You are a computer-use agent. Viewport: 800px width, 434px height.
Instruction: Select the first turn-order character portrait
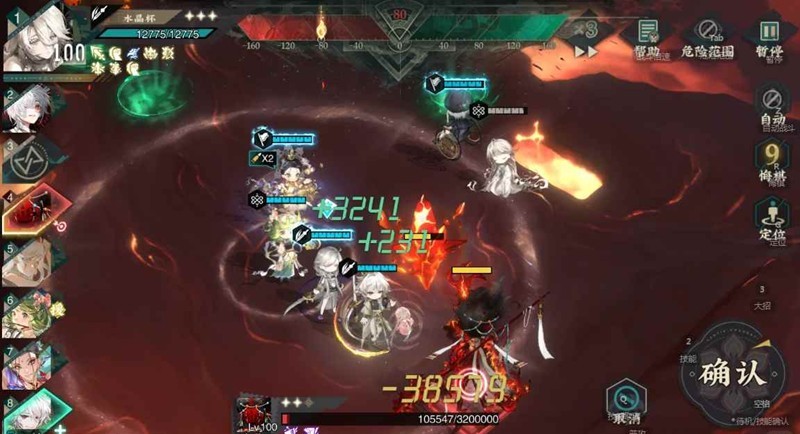pyautogui.click(x=38, y=40)
